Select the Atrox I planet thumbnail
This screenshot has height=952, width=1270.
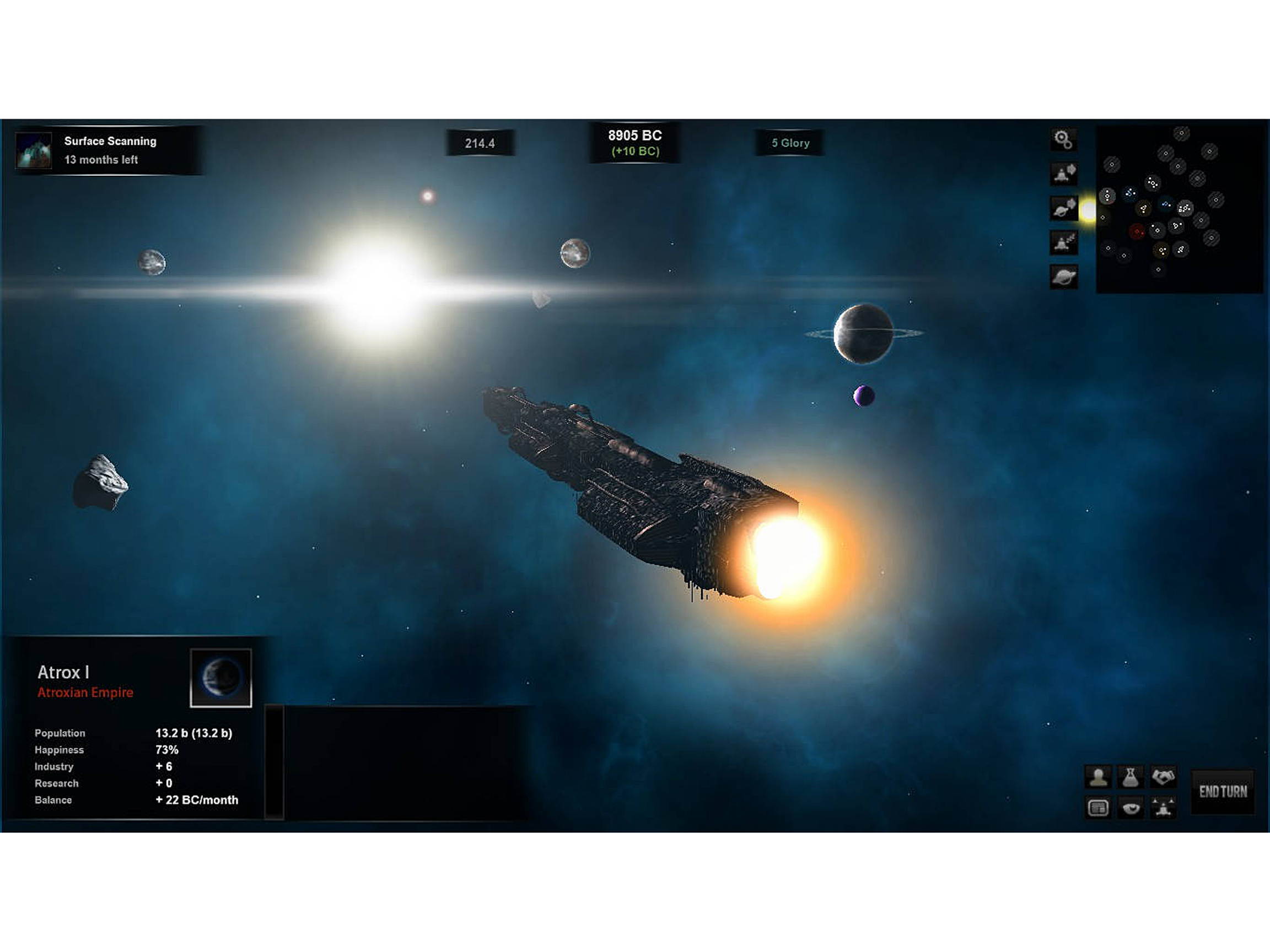point(222,677)
